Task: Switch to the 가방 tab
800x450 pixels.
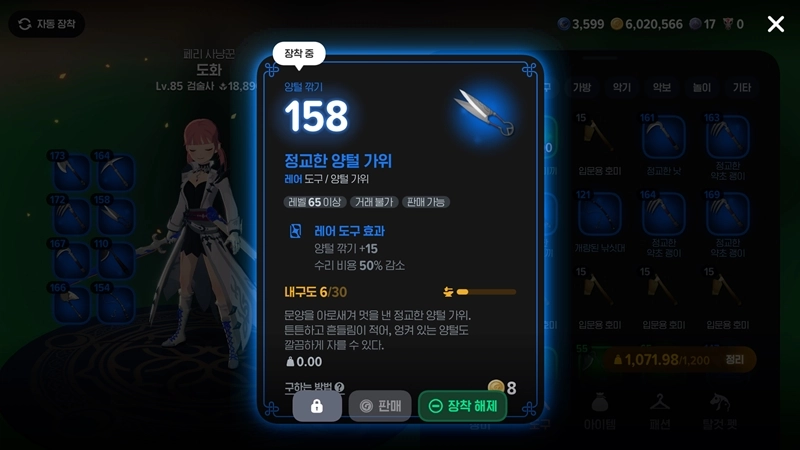Action: 582,88
